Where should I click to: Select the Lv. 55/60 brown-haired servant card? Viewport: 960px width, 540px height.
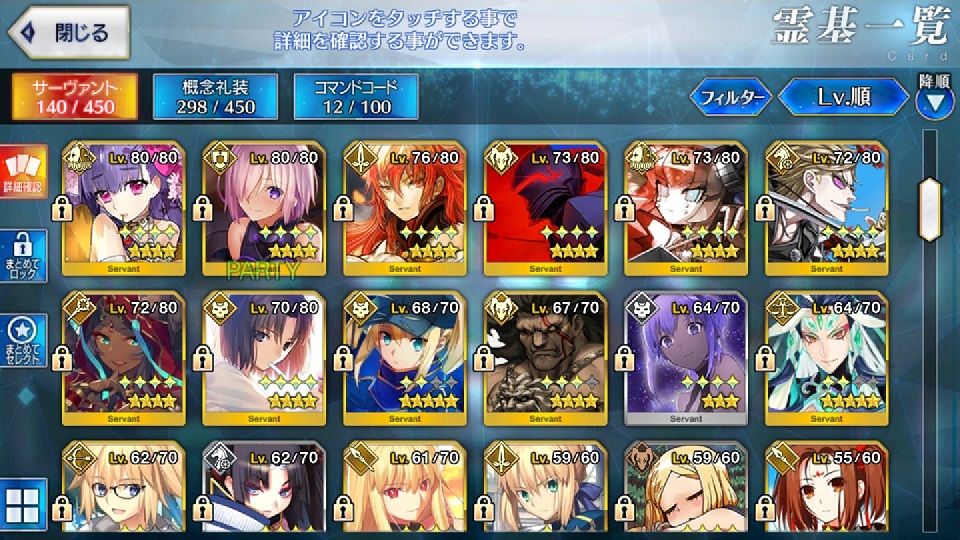(826, 490)
